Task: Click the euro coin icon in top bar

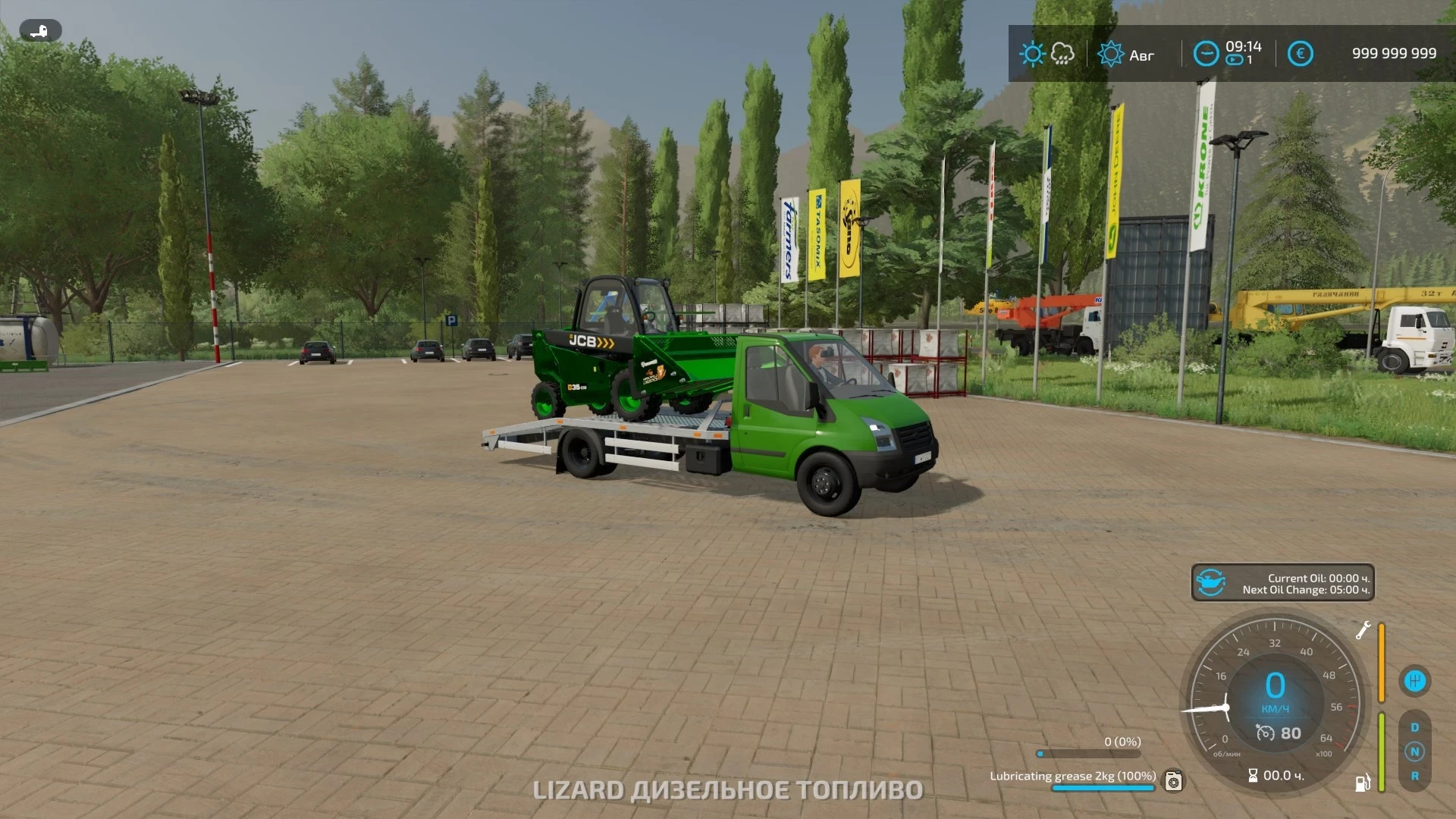Action: pos(1301,53)
